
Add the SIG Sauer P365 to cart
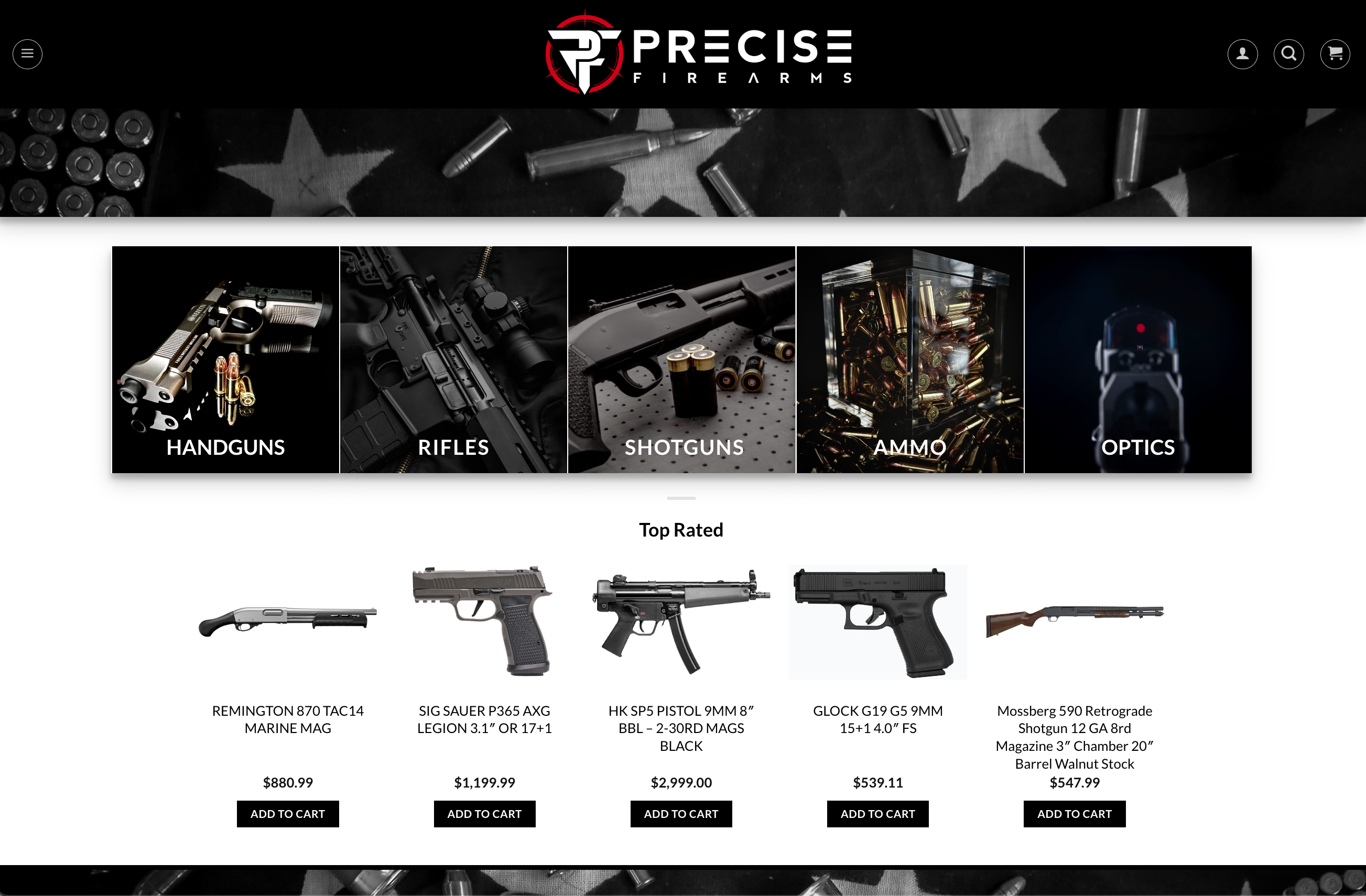click(484, 813)
